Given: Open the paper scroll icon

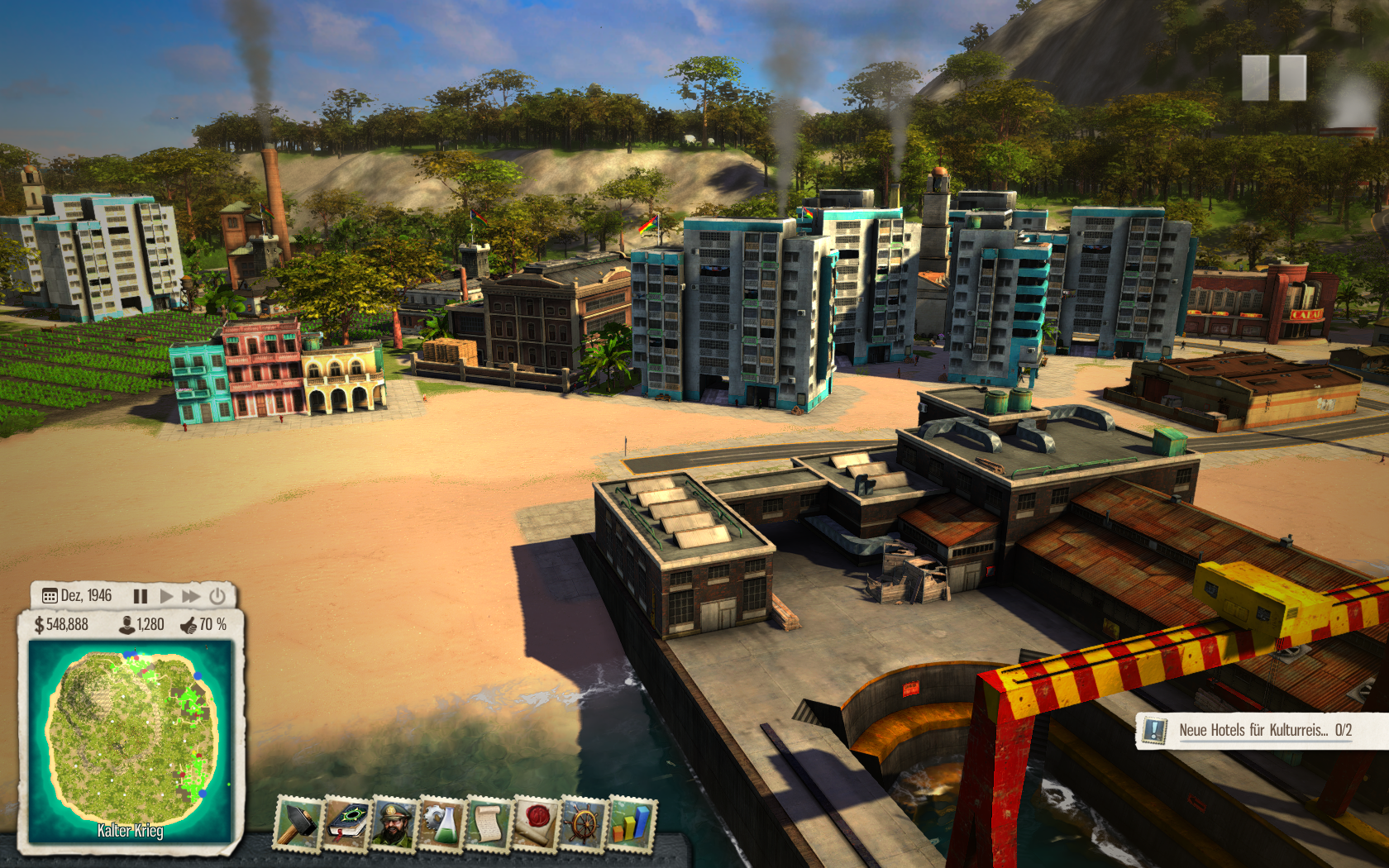Looking at the screenshot, I should coord(489,823).
